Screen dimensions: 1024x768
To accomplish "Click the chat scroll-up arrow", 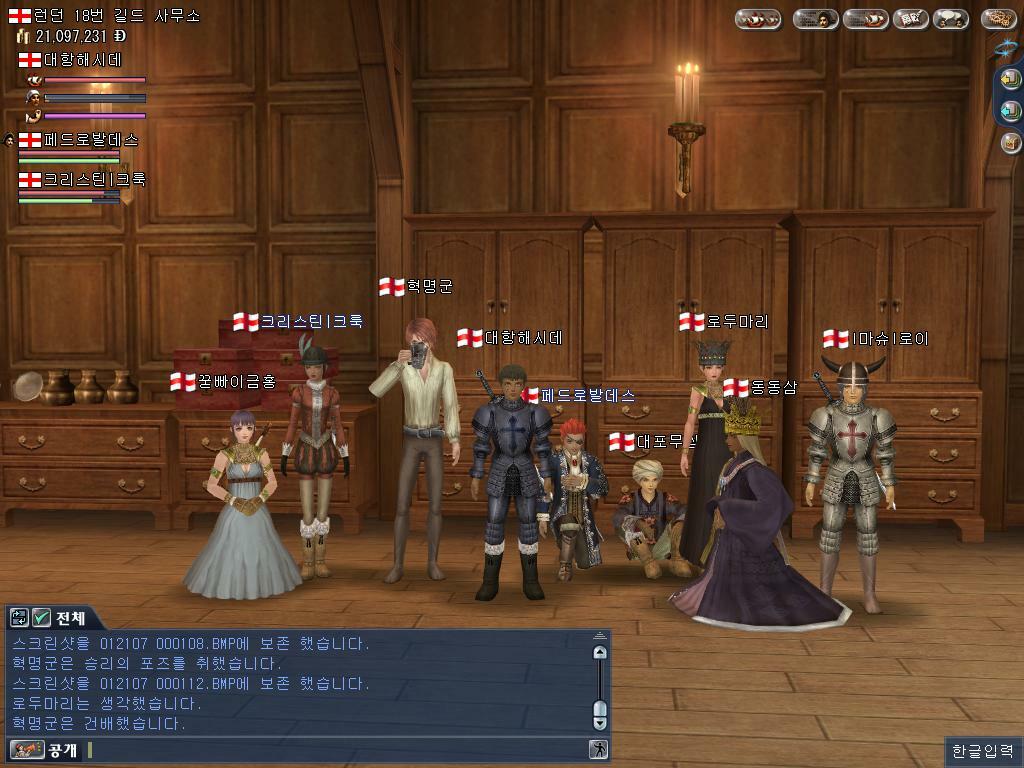I will tap(599, 652).
